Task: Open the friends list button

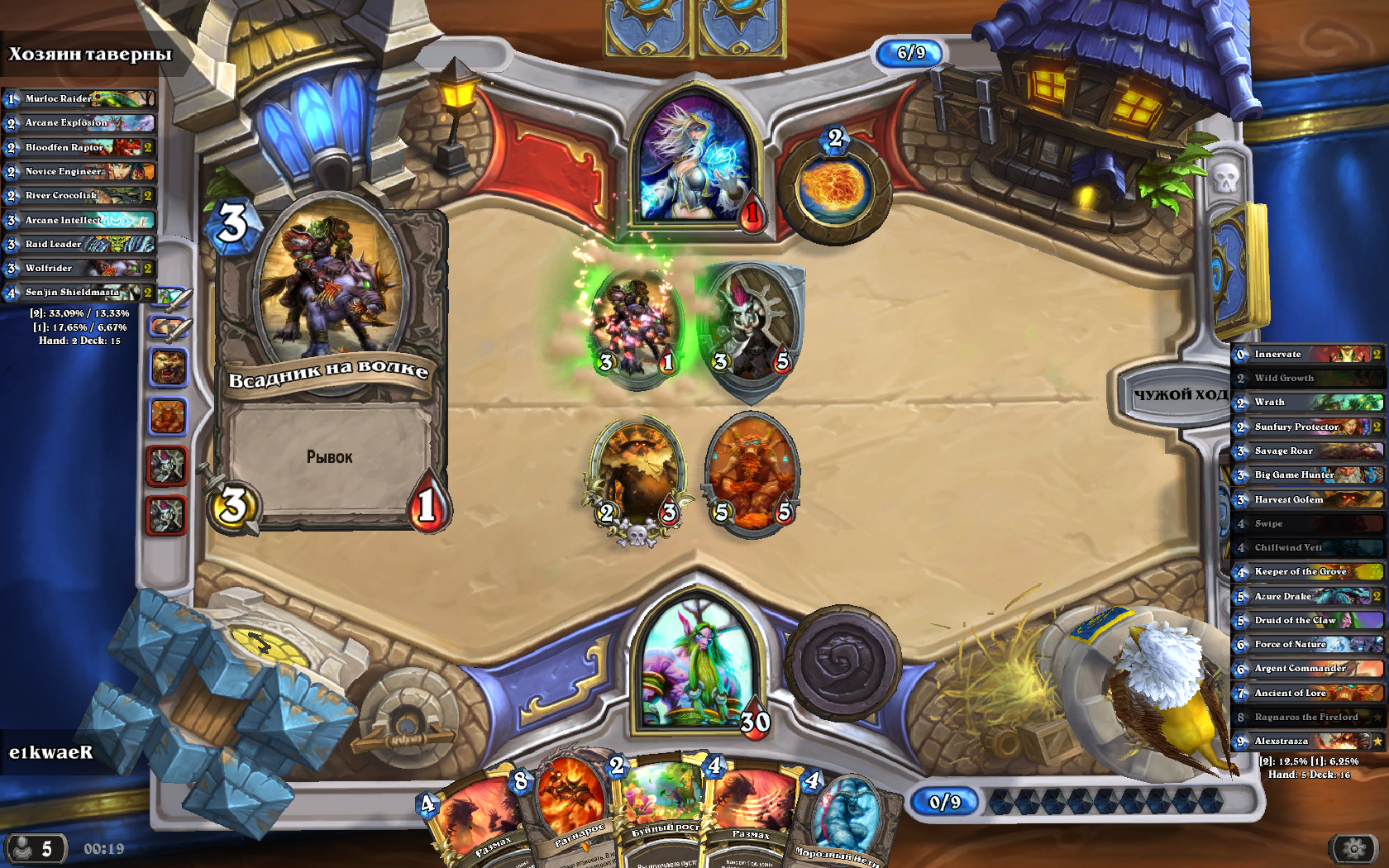Action: tap(35, 849)
